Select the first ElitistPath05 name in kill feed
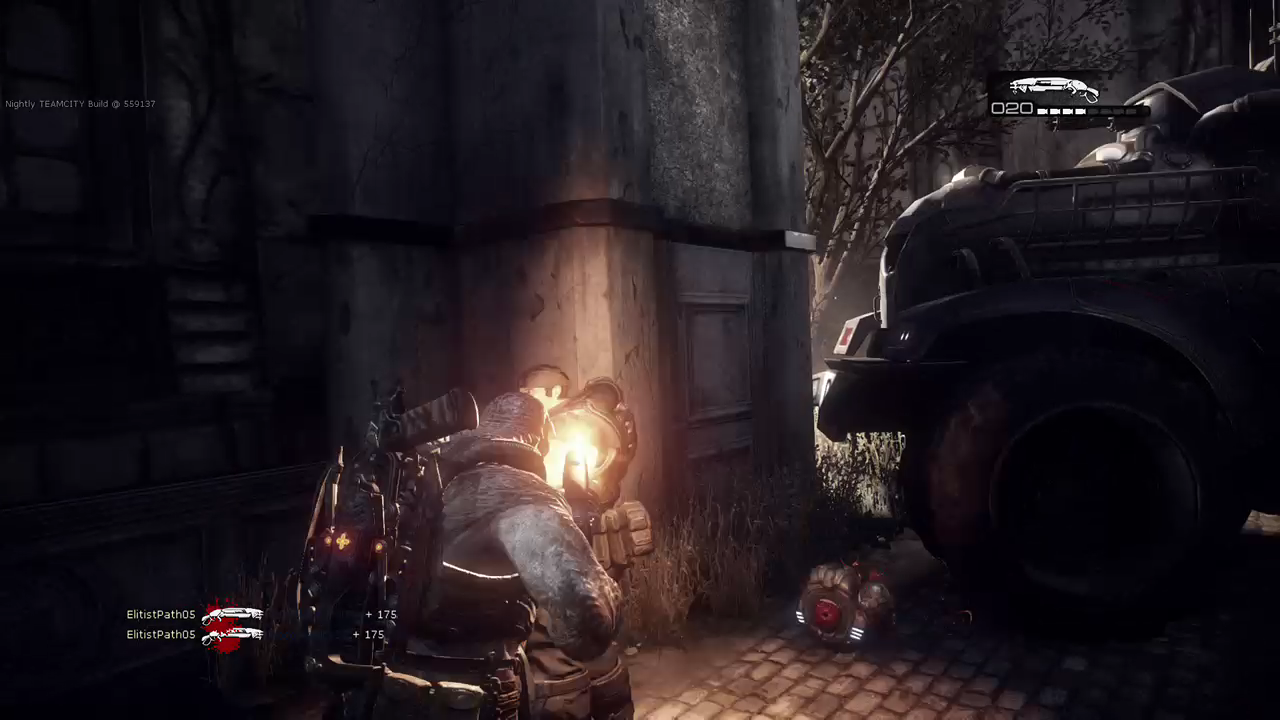Image resolution: width=1280 pixels, height=720 pixels. tap(160, 613)
